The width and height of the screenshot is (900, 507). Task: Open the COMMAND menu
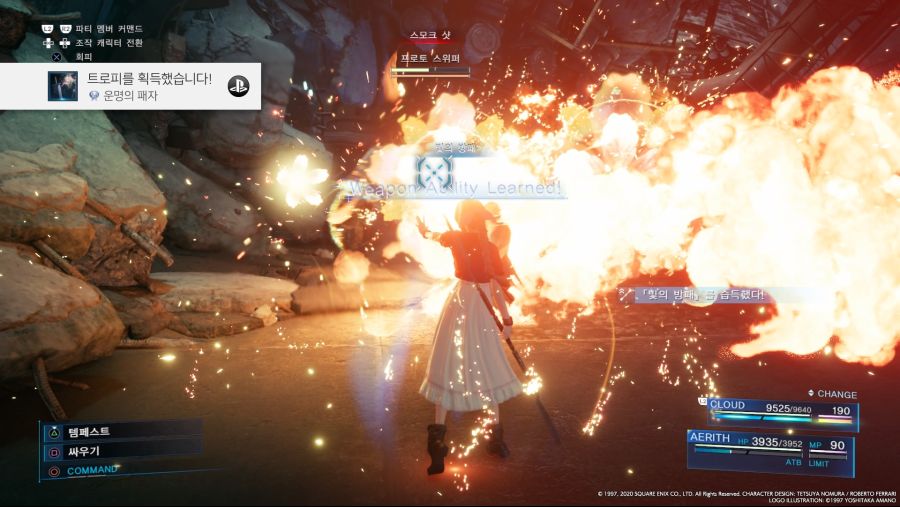click(90, 470)
